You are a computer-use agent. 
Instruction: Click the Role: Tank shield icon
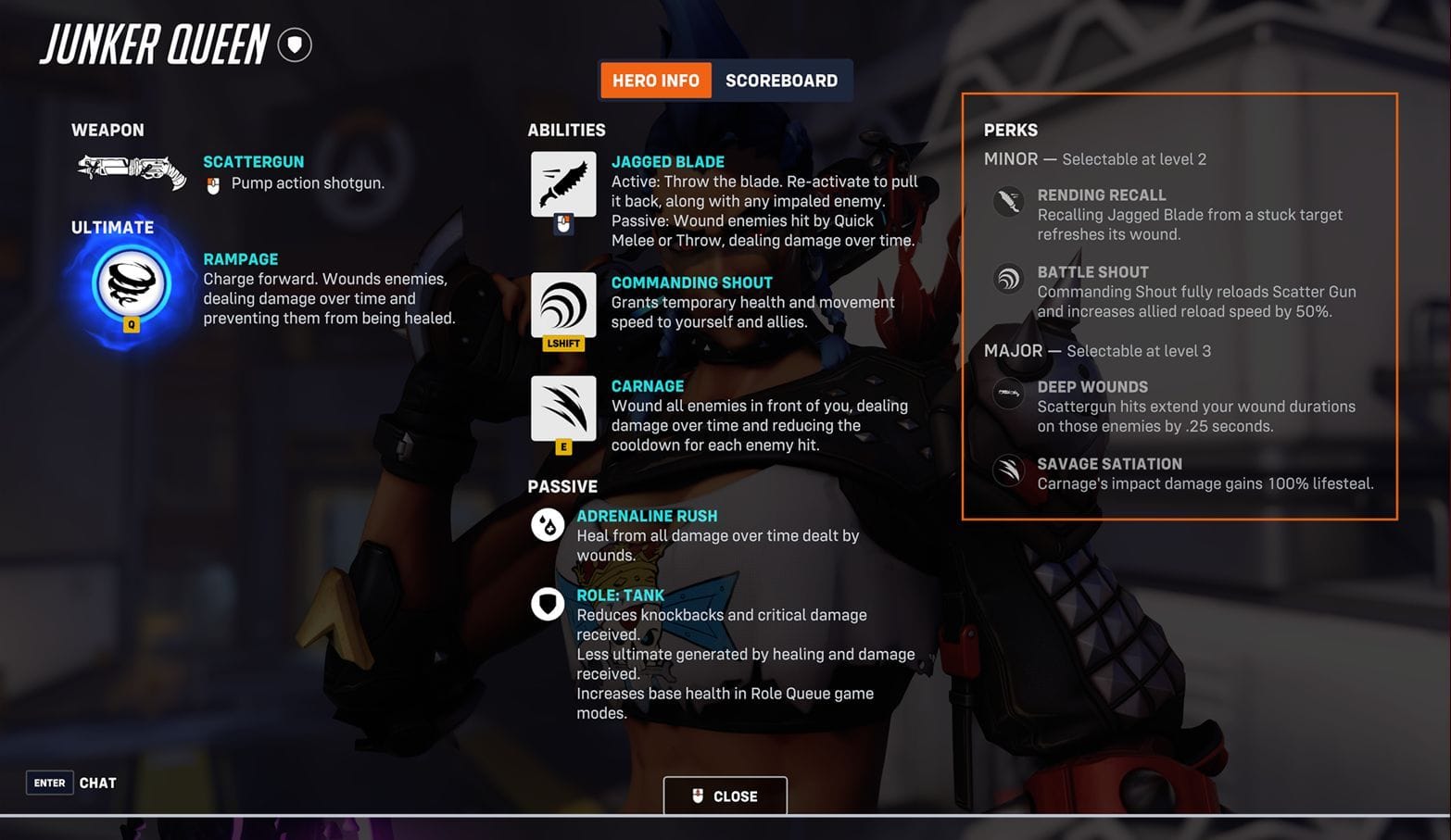(x=548, y=604)
